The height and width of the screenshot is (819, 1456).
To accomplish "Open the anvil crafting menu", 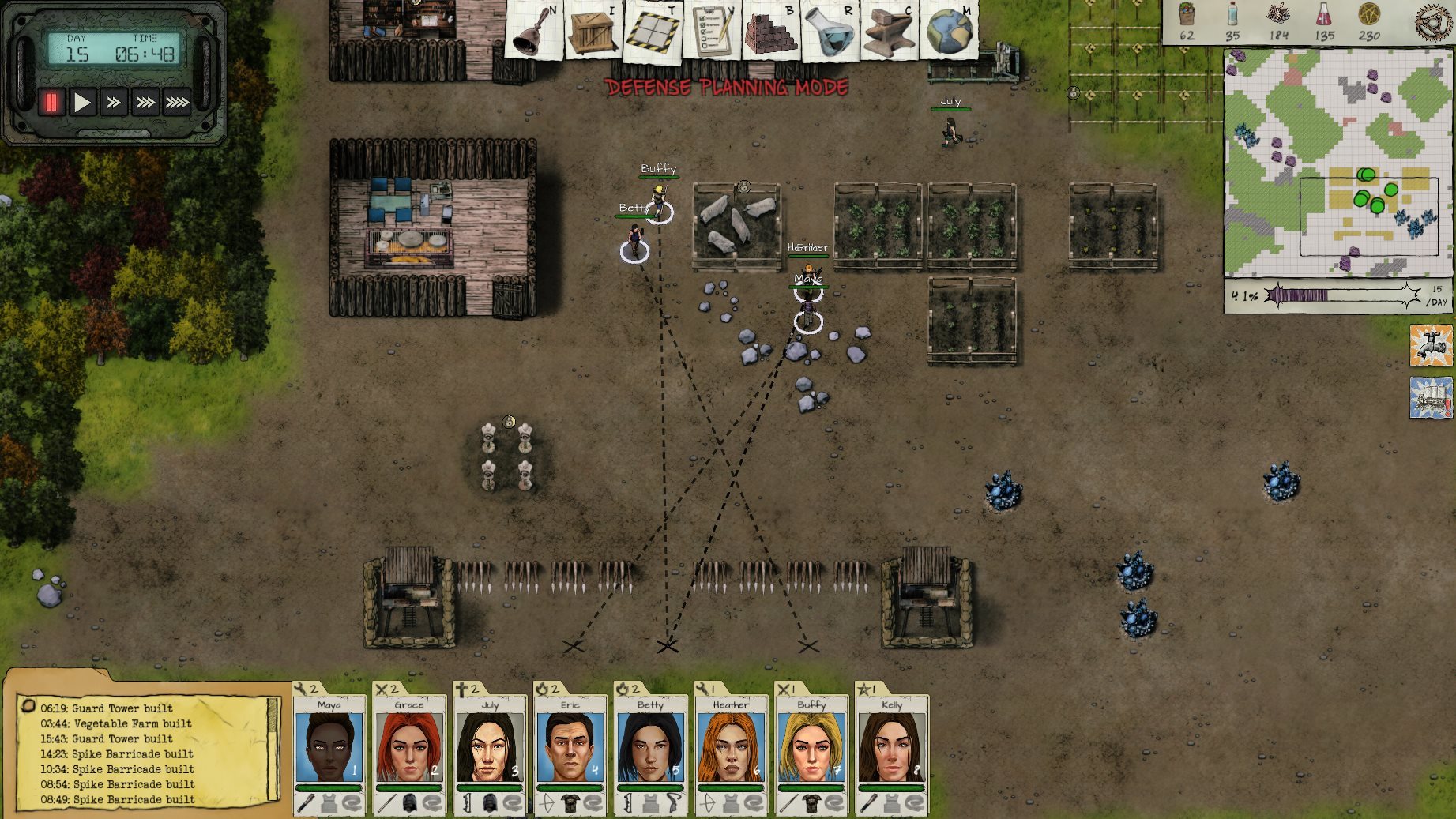I will (x=890, y=32).
